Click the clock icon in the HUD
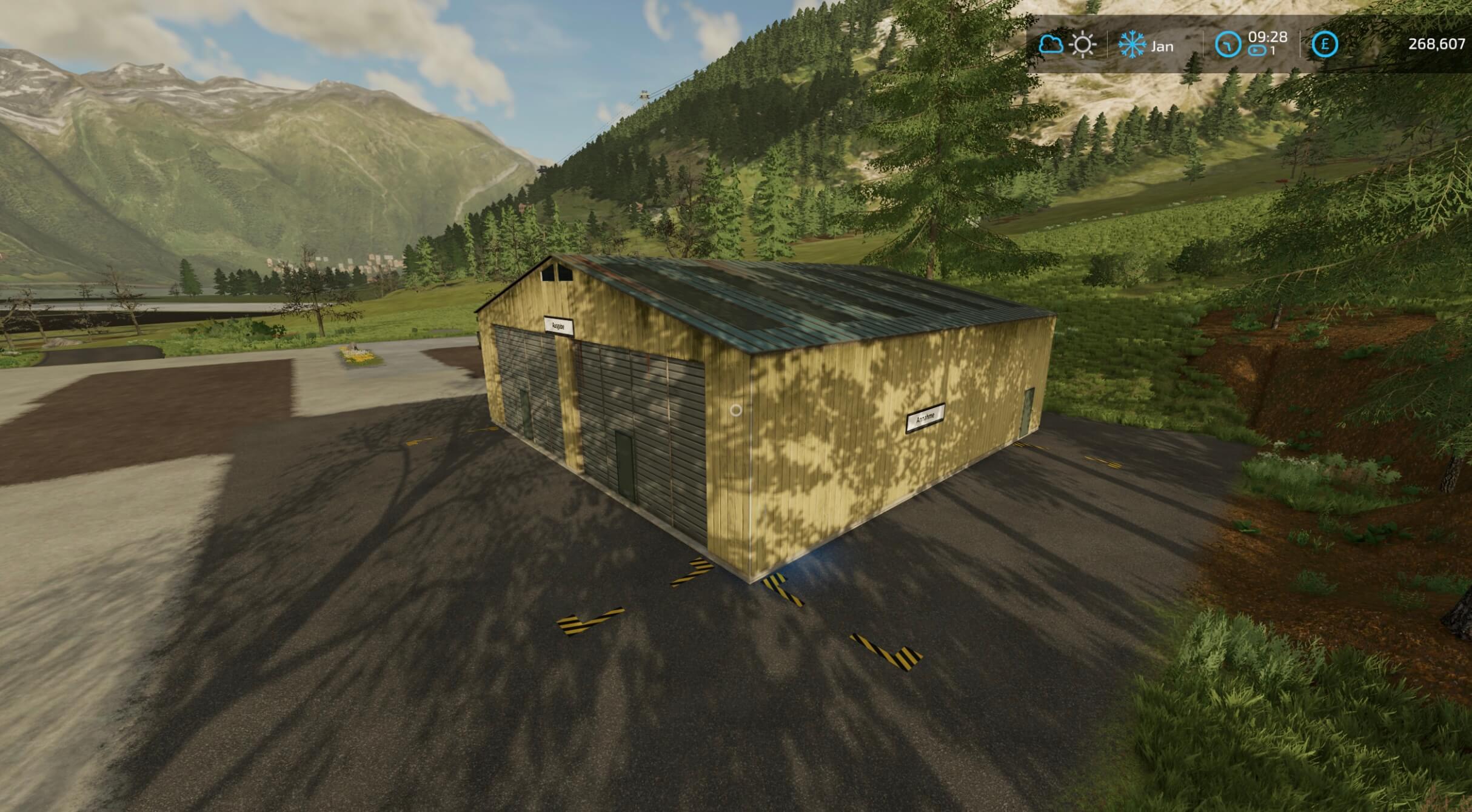The width and height of the screenshot is (1472, 812). click(1228, 45)
